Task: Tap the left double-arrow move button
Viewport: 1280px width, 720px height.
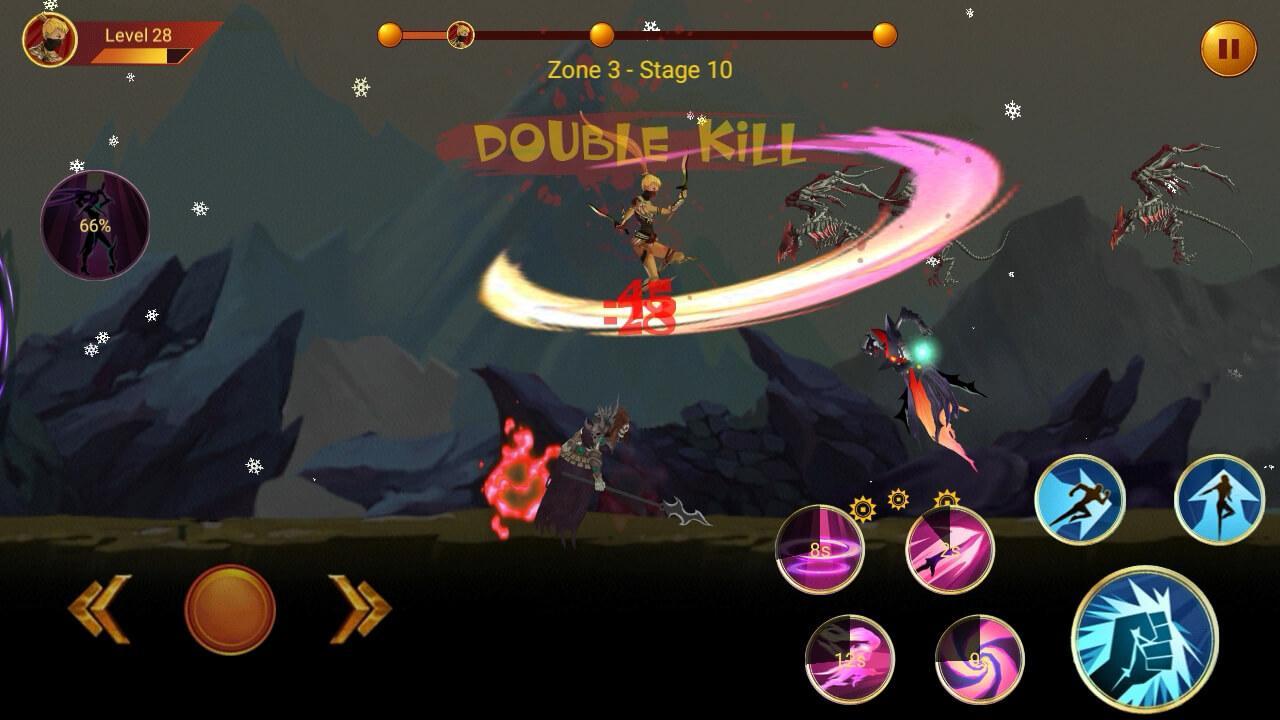Action: point(100,608)
